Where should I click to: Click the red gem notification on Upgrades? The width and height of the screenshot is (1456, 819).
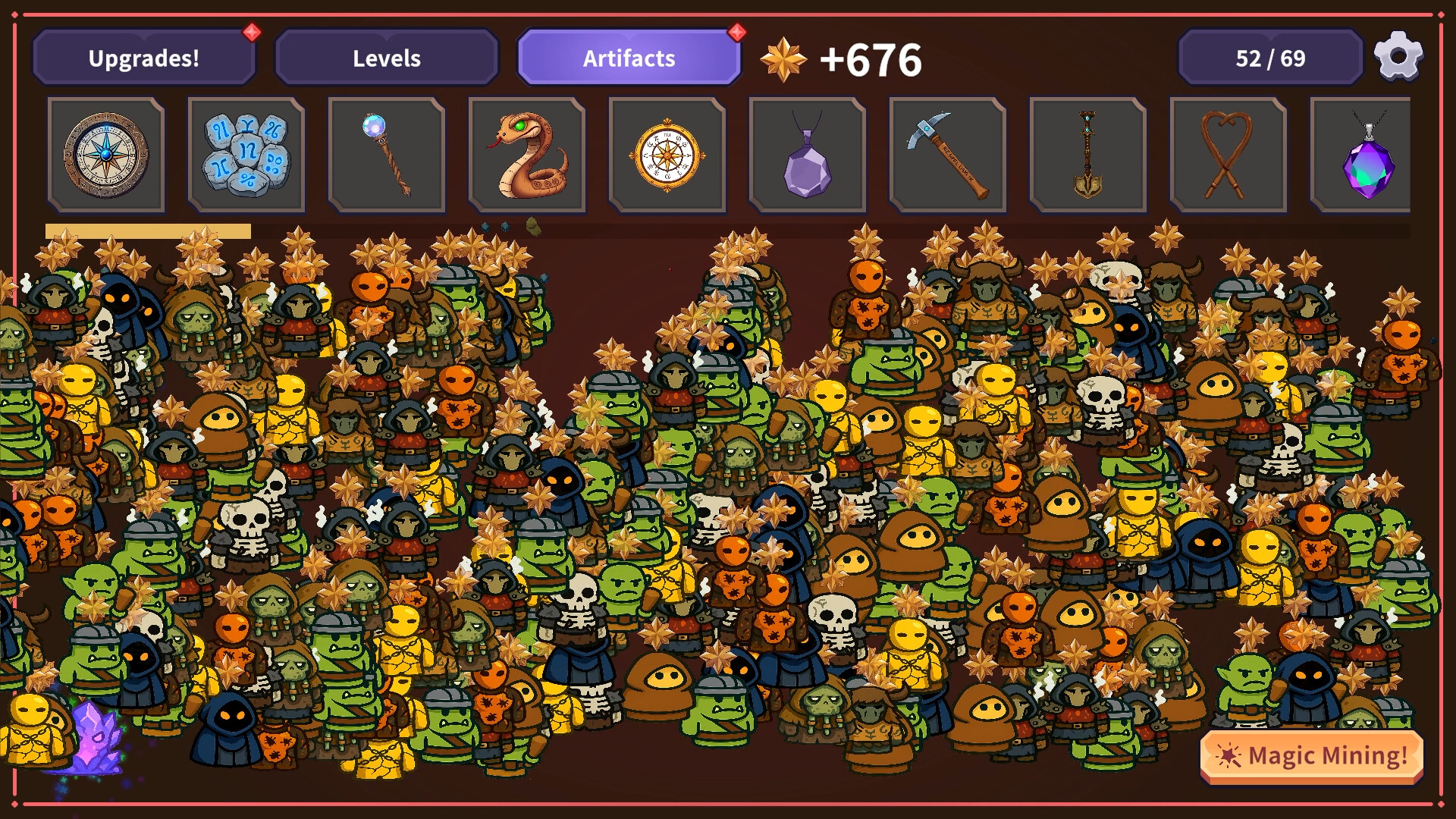coord(250,31)
